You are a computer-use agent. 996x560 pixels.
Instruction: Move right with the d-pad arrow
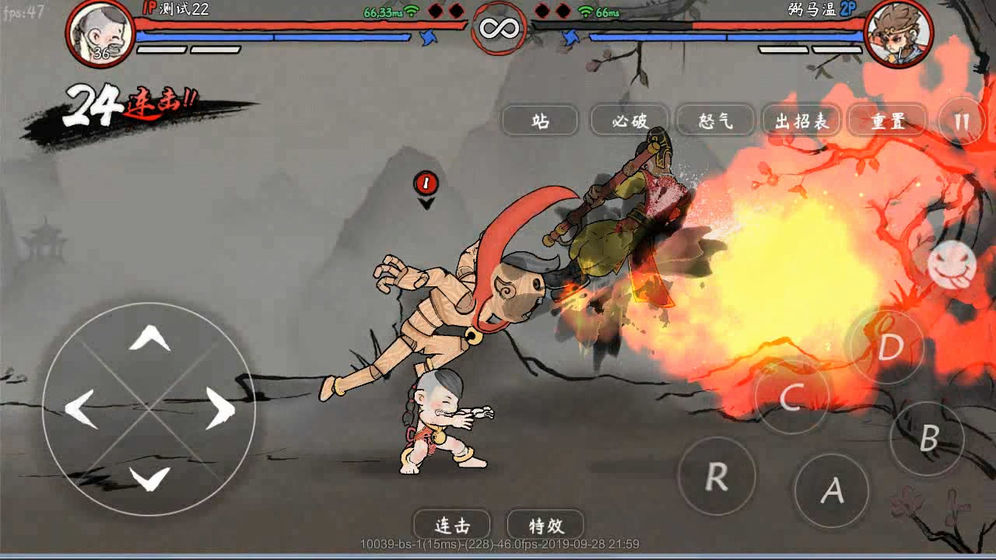point(219,408)
